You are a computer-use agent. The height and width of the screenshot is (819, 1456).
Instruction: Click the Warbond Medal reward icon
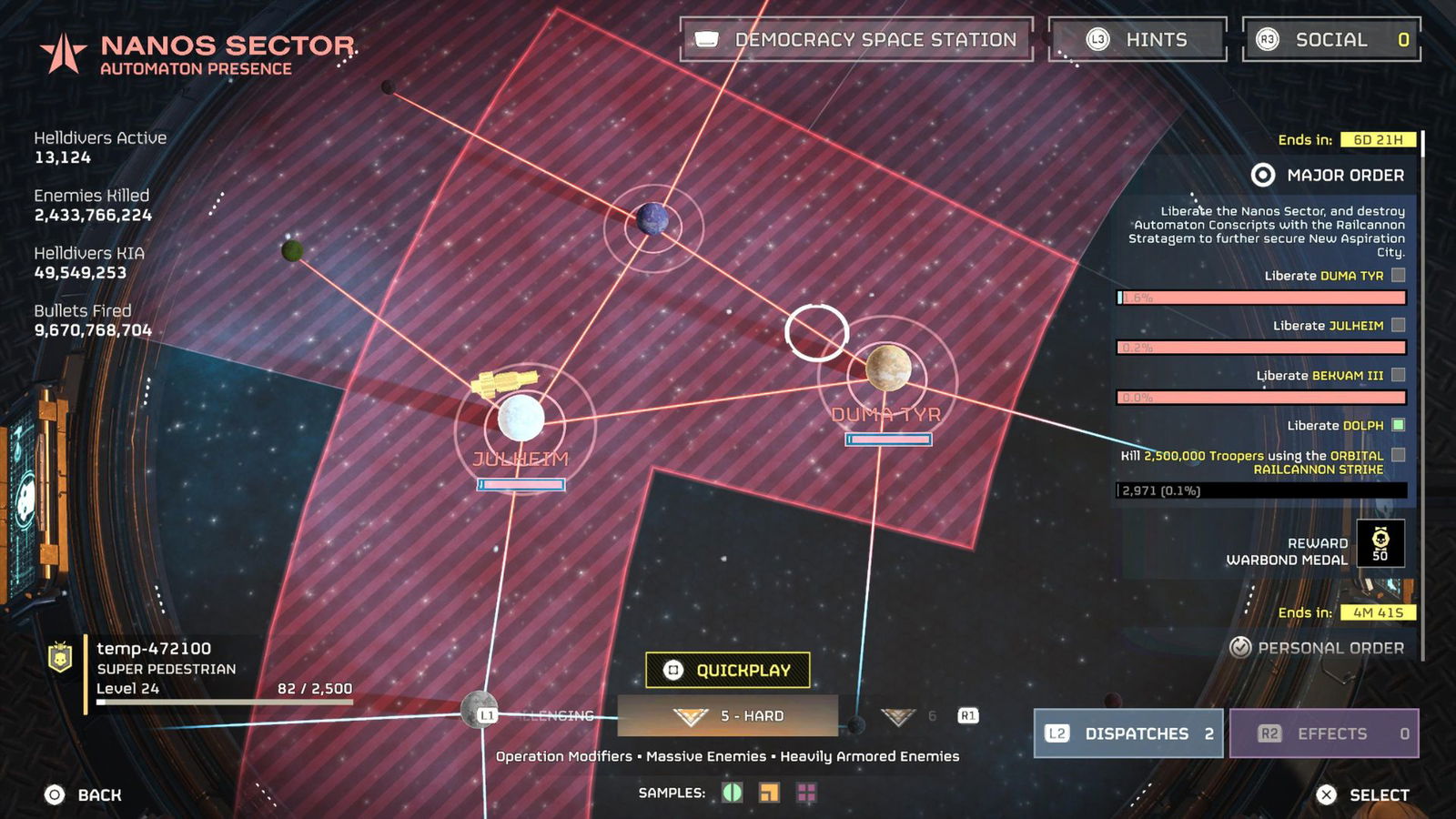tap(1380, 543)
